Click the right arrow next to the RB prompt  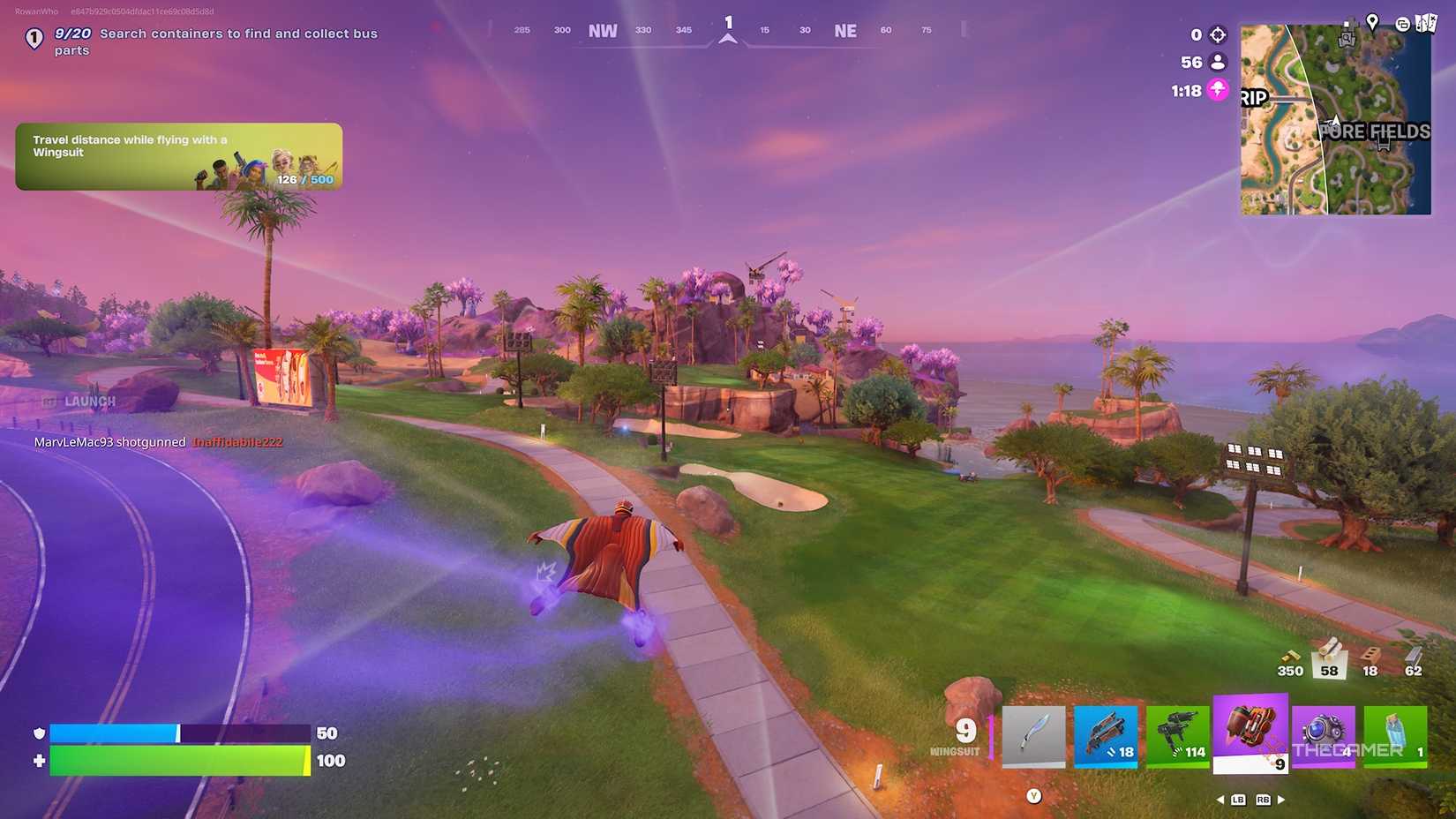[1282, 799]
